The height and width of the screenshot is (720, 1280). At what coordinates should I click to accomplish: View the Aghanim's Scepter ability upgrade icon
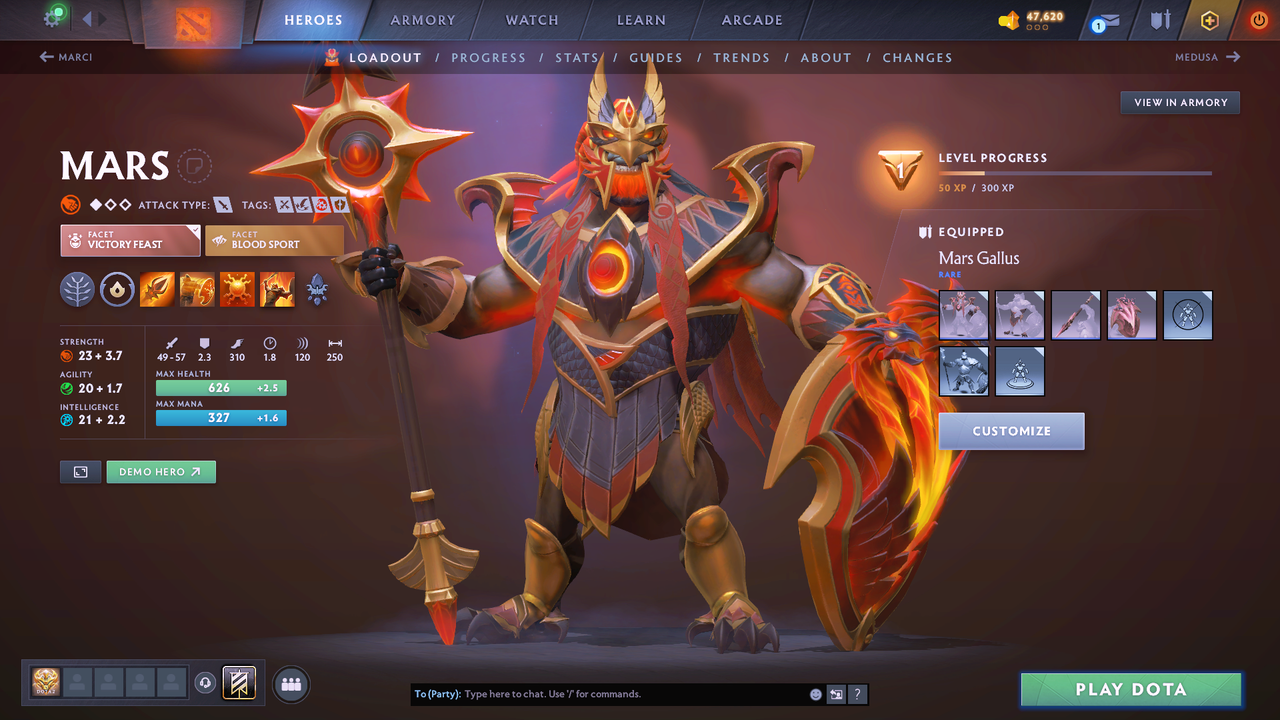(317, 290)
